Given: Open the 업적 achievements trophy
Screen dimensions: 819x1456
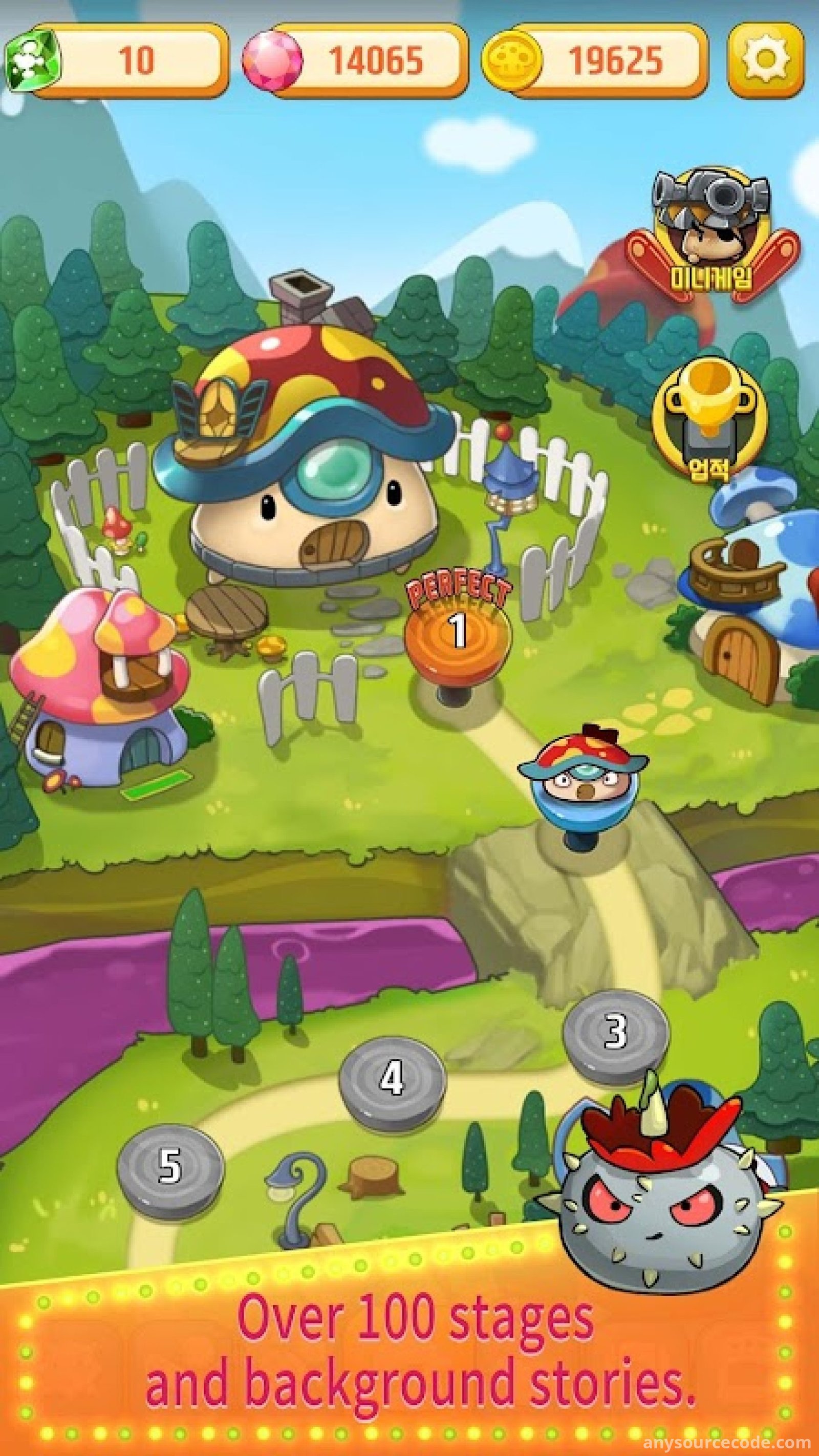Looking at the screenshot, I should [710, 419].
